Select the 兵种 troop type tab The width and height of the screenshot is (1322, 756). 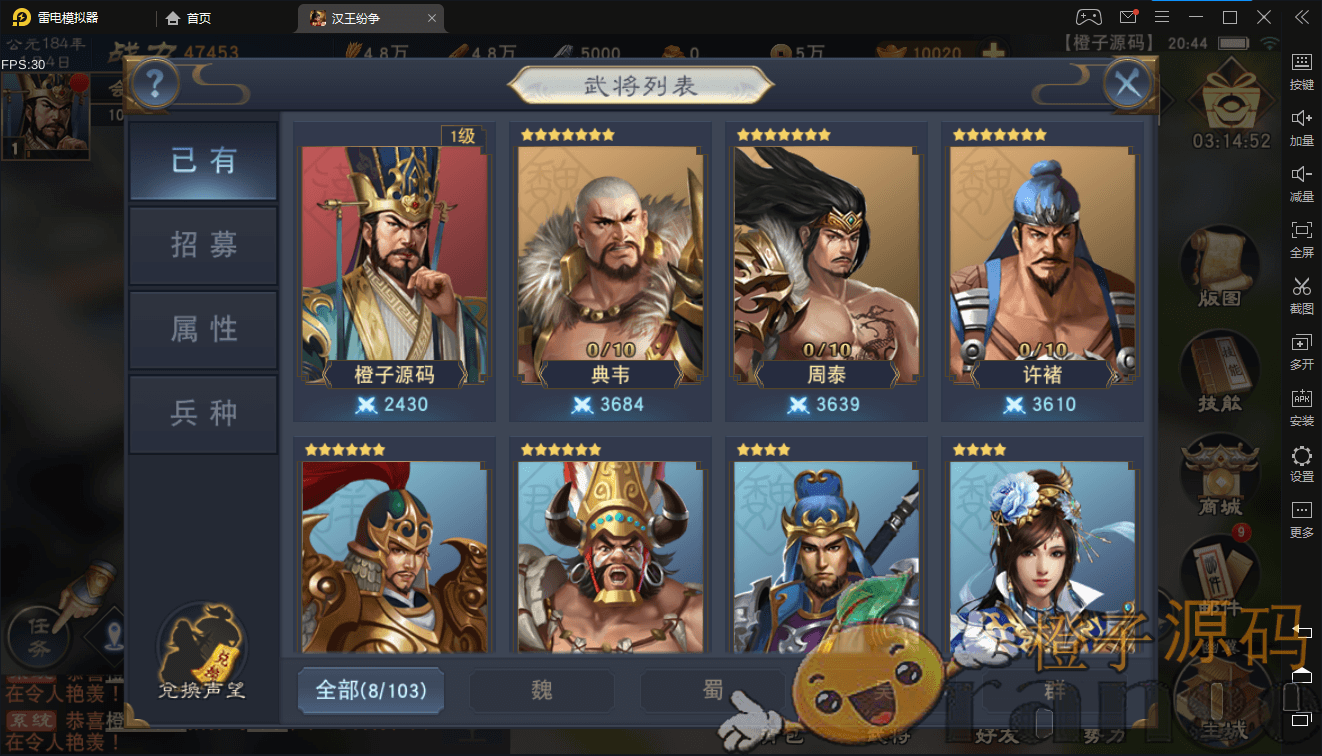point(203,413)
